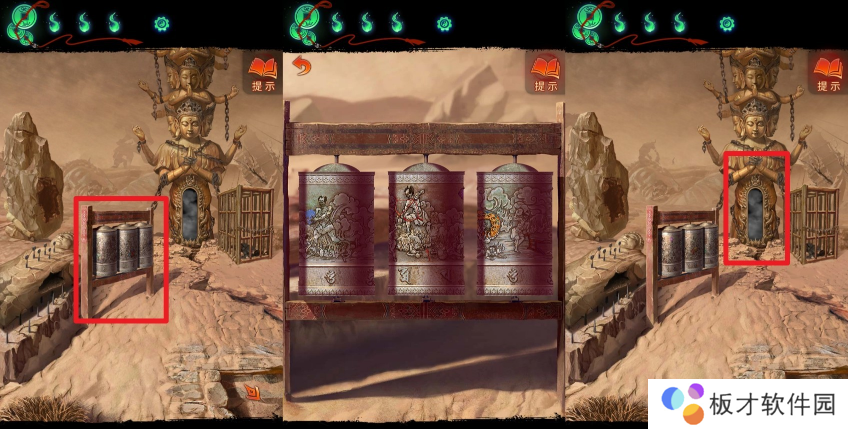Open the 提示 hint book beside the return arrow
This screenshot has height=429, width=848.
point(545,72)
